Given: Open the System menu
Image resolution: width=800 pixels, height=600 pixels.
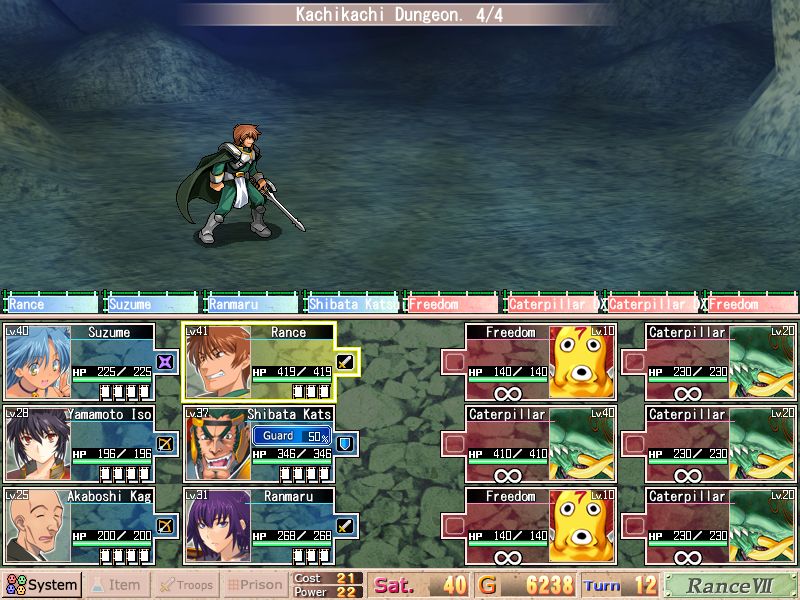Looking at the screenshot, I should point(42,585).
